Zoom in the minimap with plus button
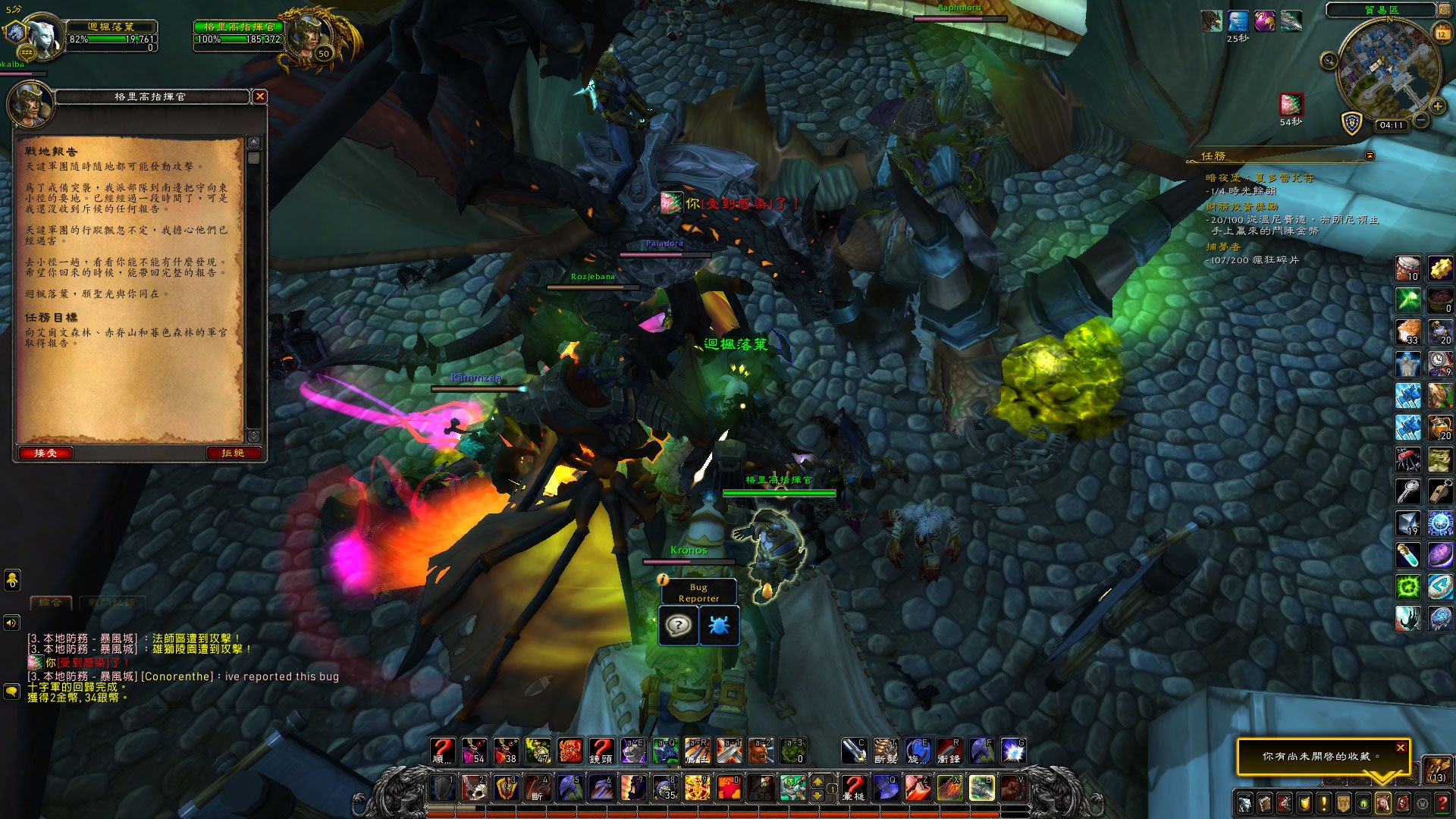The height and width of the screenshot is (819, 1456). pos(1438,107)
